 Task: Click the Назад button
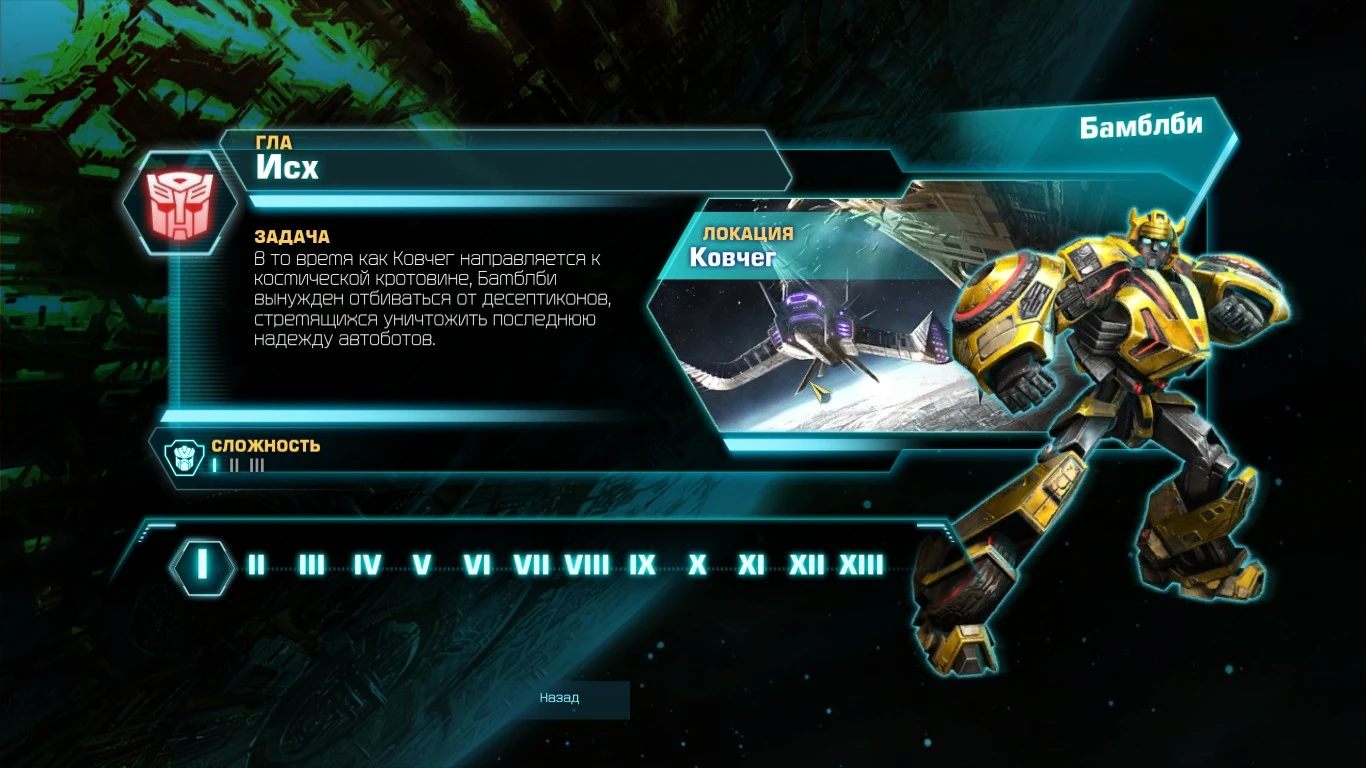(560, 699)
